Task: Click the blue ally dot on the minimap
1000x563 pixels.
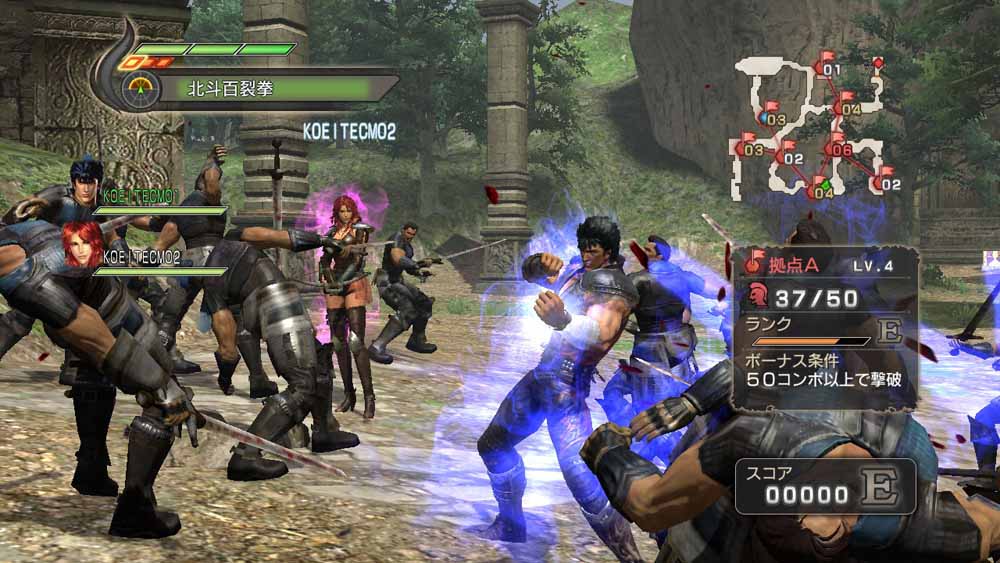Action: tap(765, 118)
